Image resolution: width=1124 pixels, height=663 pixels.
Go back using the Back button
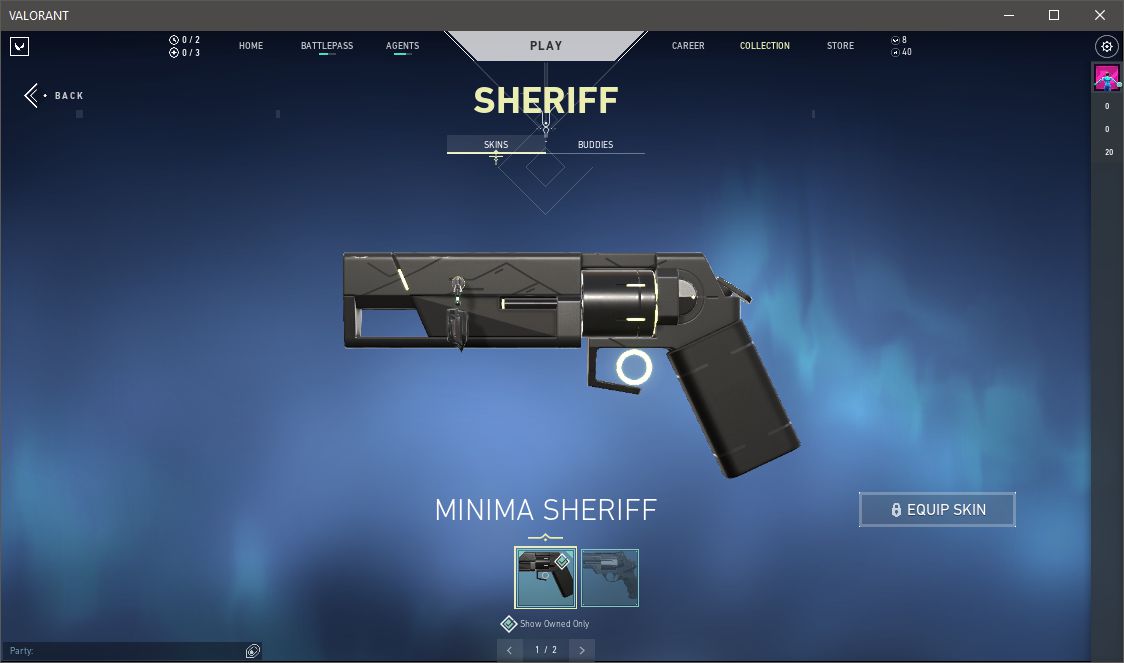click(x=55, y=96)
